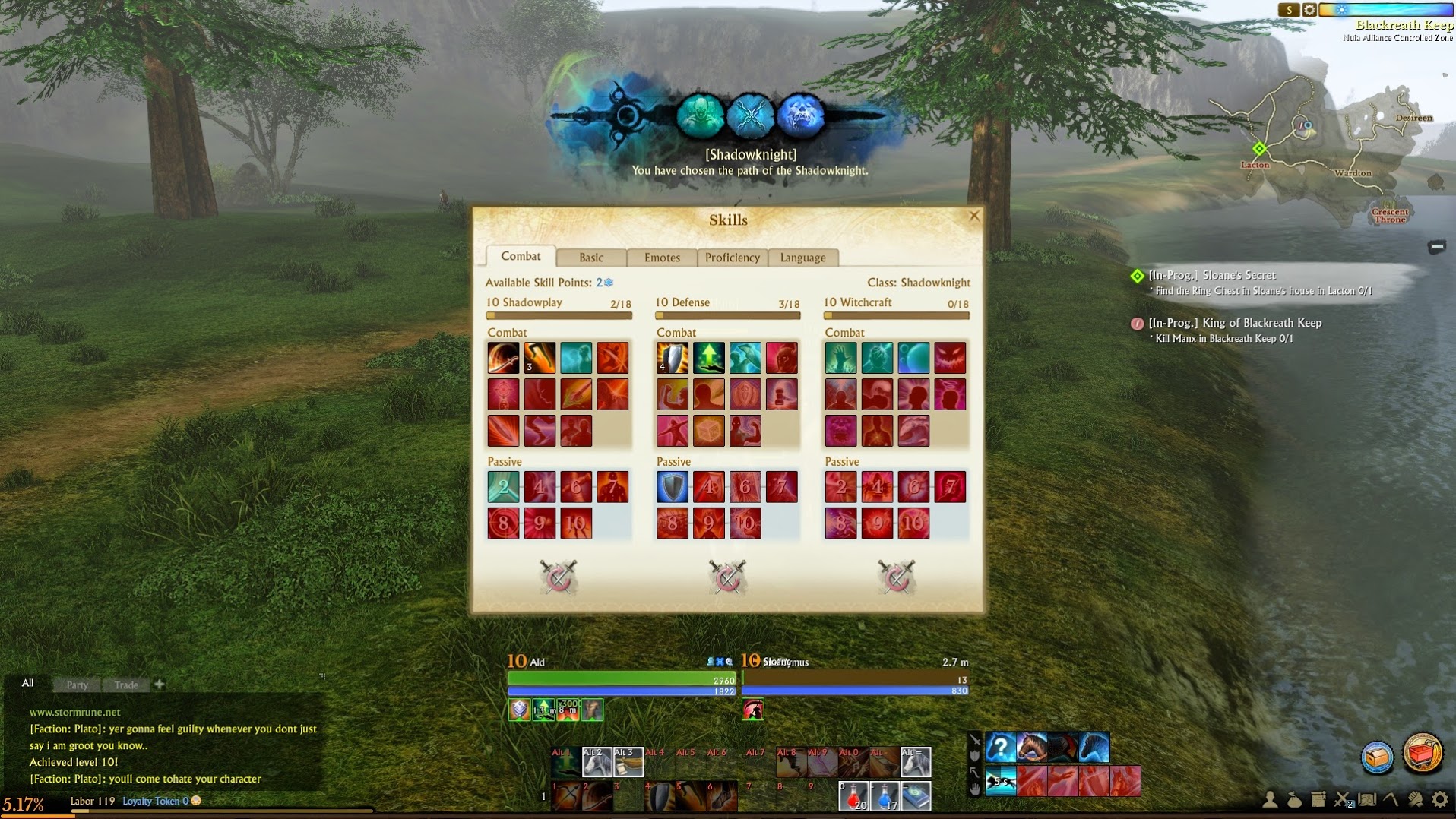This screenshot has height=819, width=1456.
Task: Open the settings gear in bottom menu
Action: (x=1439, y=799)
